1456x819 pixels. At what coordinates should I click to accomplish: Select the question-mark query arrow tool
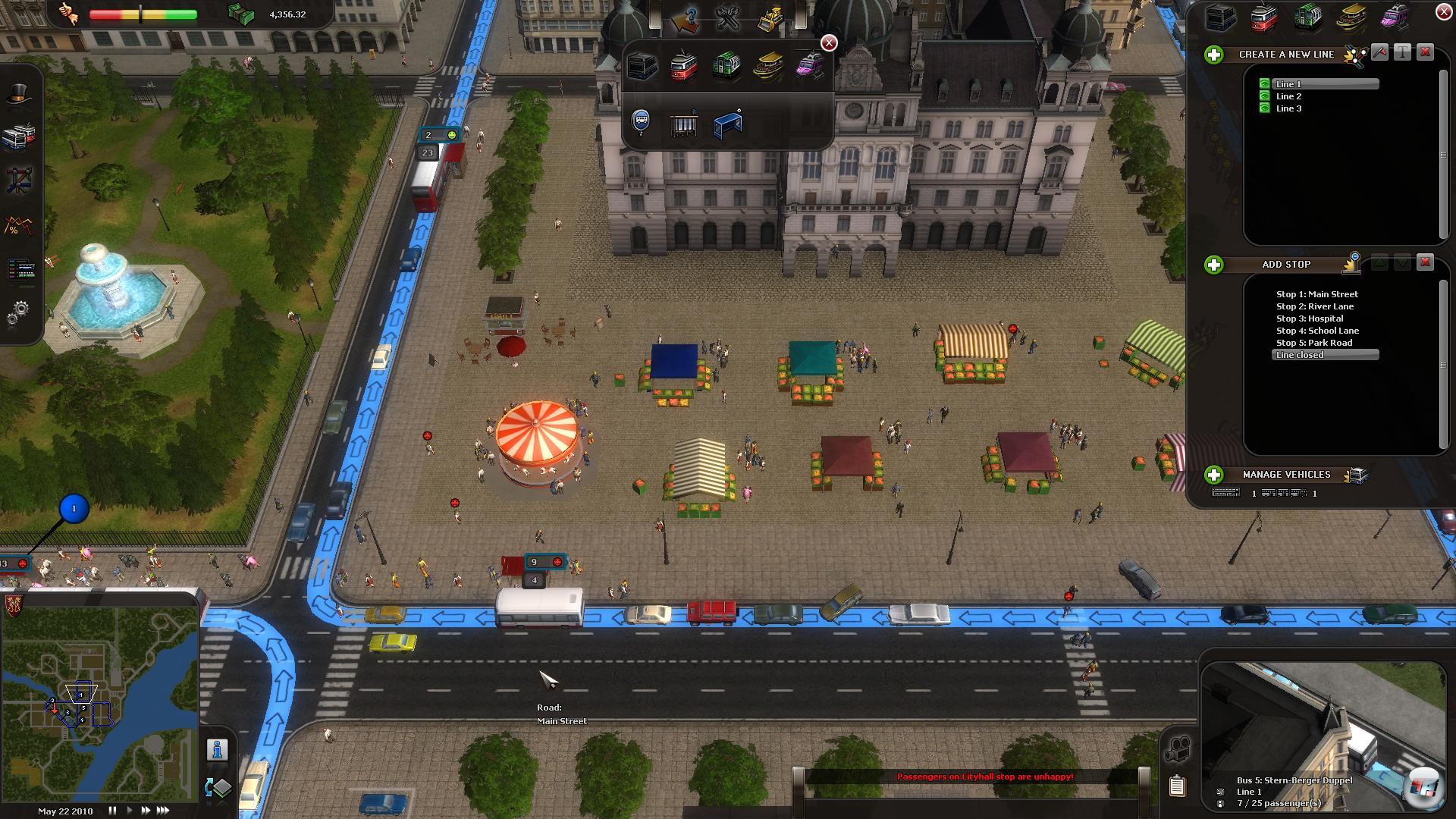(x=686, y=20)
